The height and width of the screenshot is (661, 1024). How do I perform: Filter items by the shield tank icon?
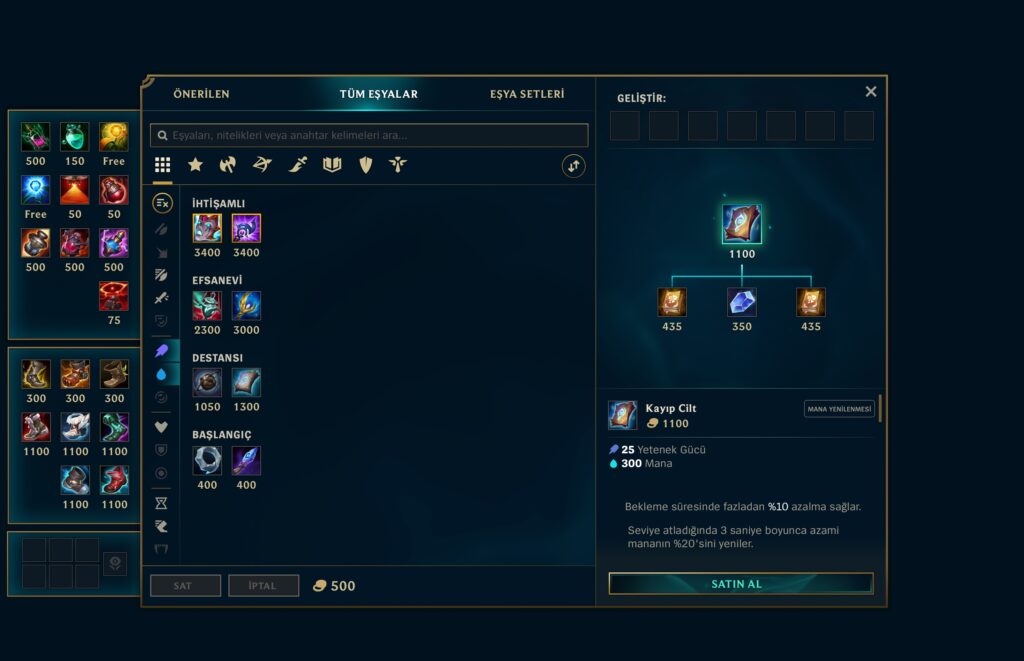point(366,165)
